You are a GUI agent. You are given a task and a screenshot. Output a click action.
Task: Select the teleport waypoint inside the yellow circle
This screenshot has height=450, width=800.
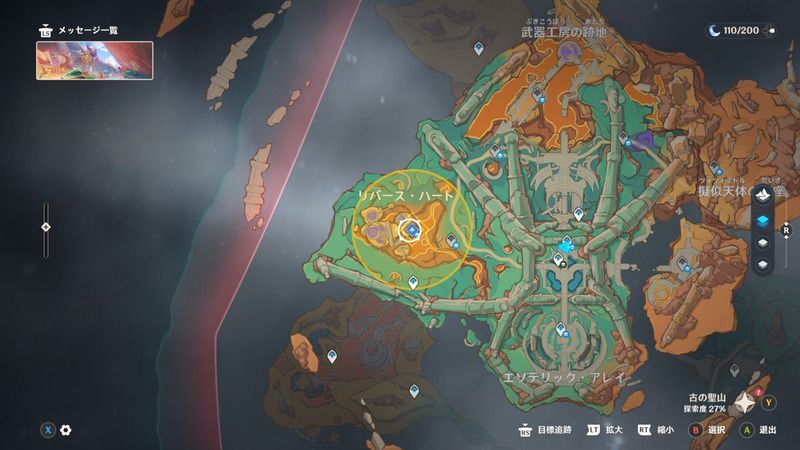[x=411, y=231]
